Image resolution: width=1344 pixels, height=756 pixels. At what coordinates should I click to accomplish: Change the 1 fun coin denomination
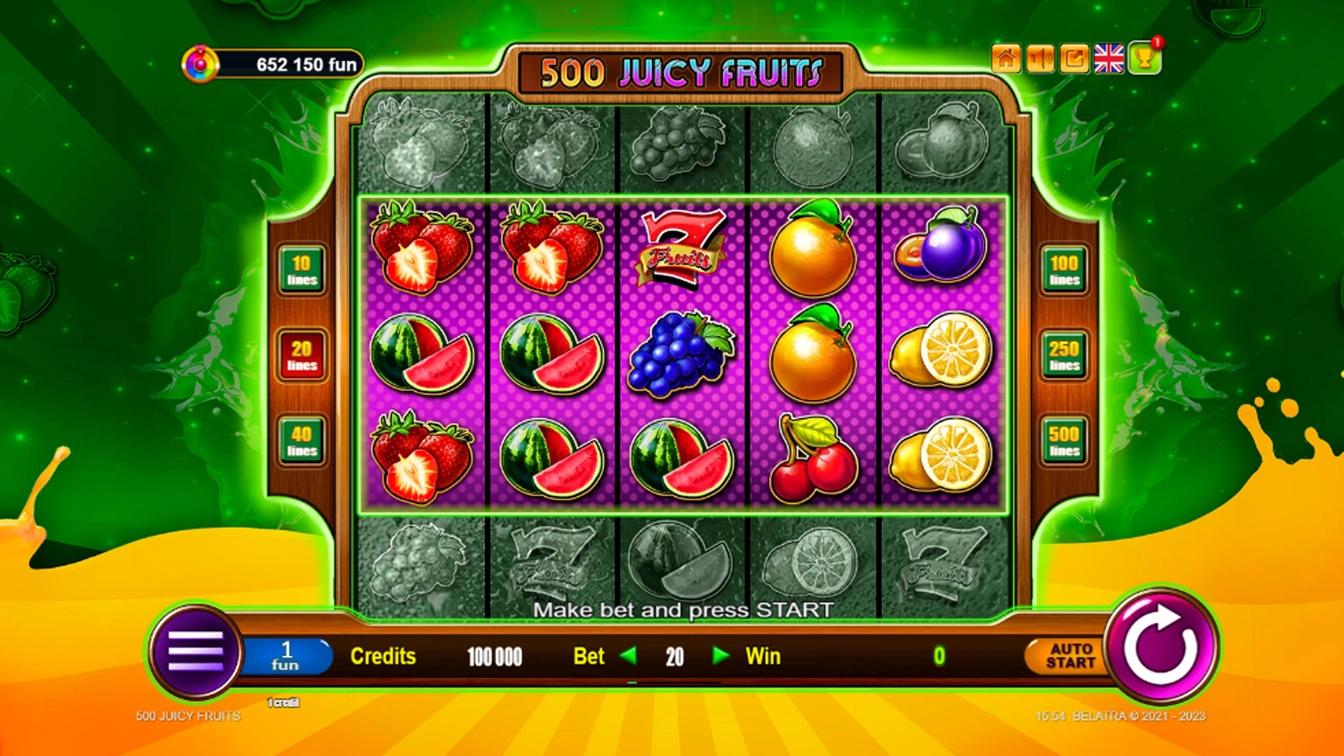click(286, 657)
